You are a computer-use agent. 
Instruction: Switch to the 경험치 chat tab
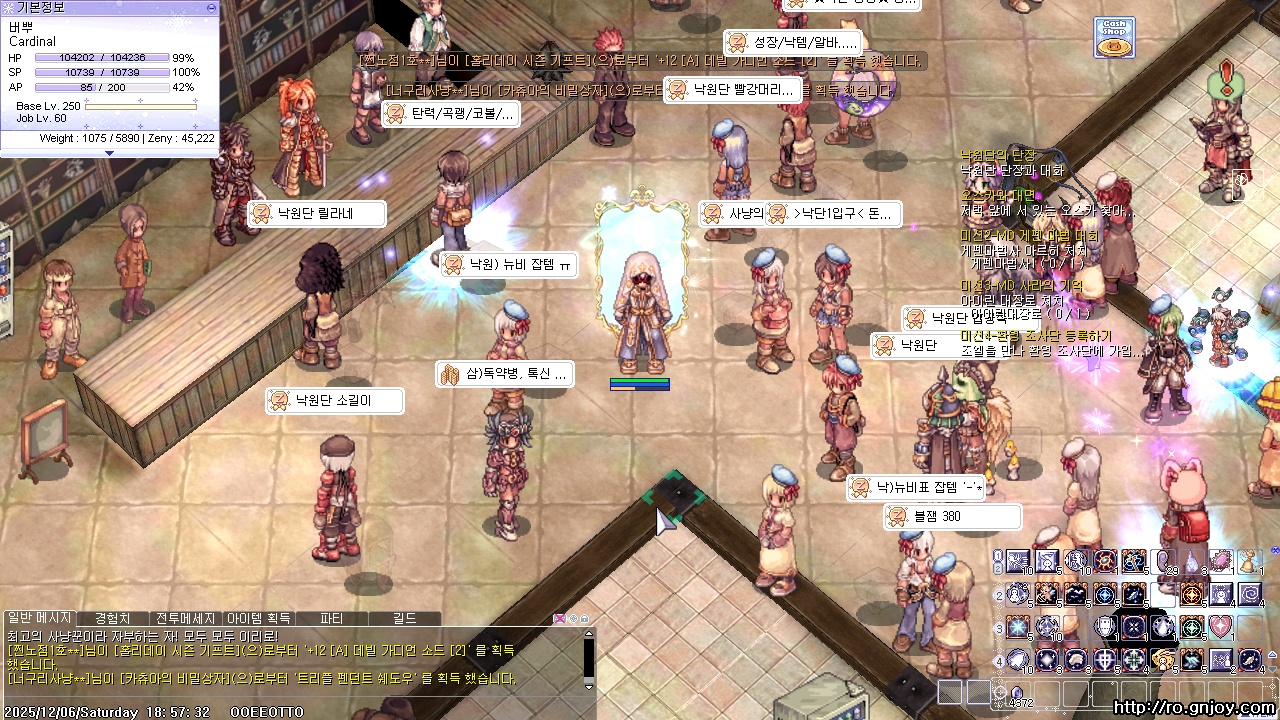coord(112,619)
